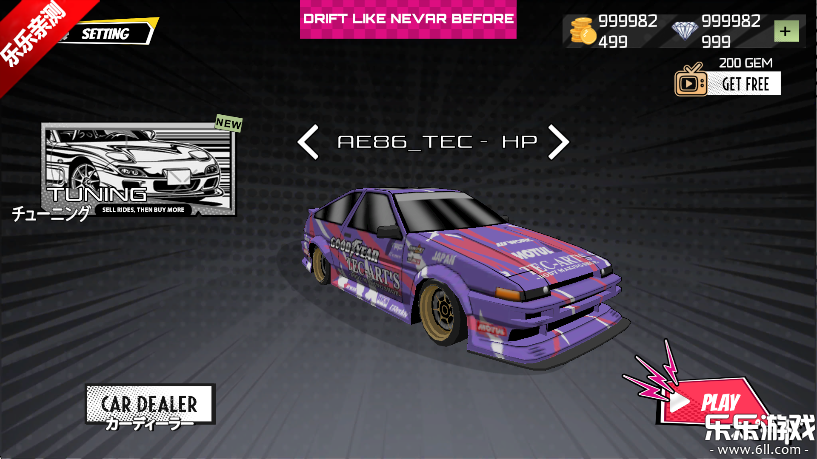Open the Setting menu
Screen dimensions: 817x459
(104, 33)
